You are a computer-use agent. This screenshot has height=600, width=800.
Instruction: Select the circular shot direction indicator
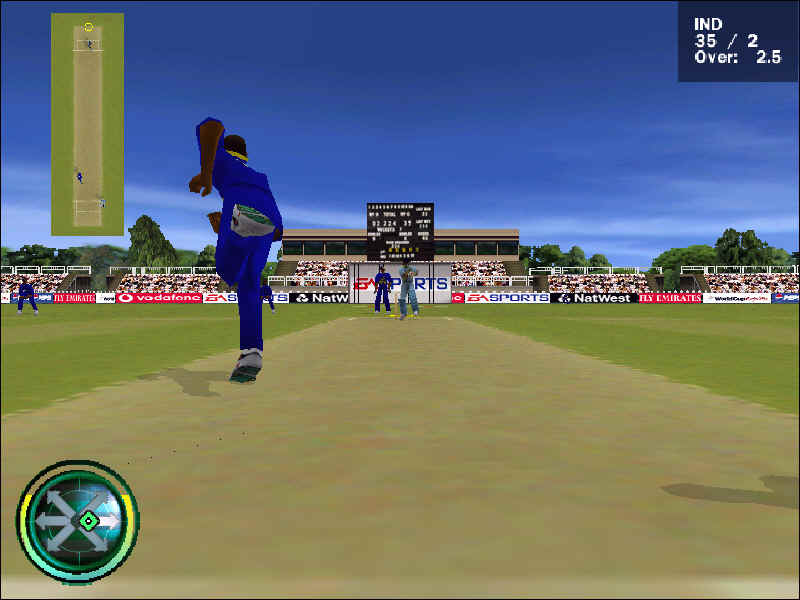tap(78, 521)
